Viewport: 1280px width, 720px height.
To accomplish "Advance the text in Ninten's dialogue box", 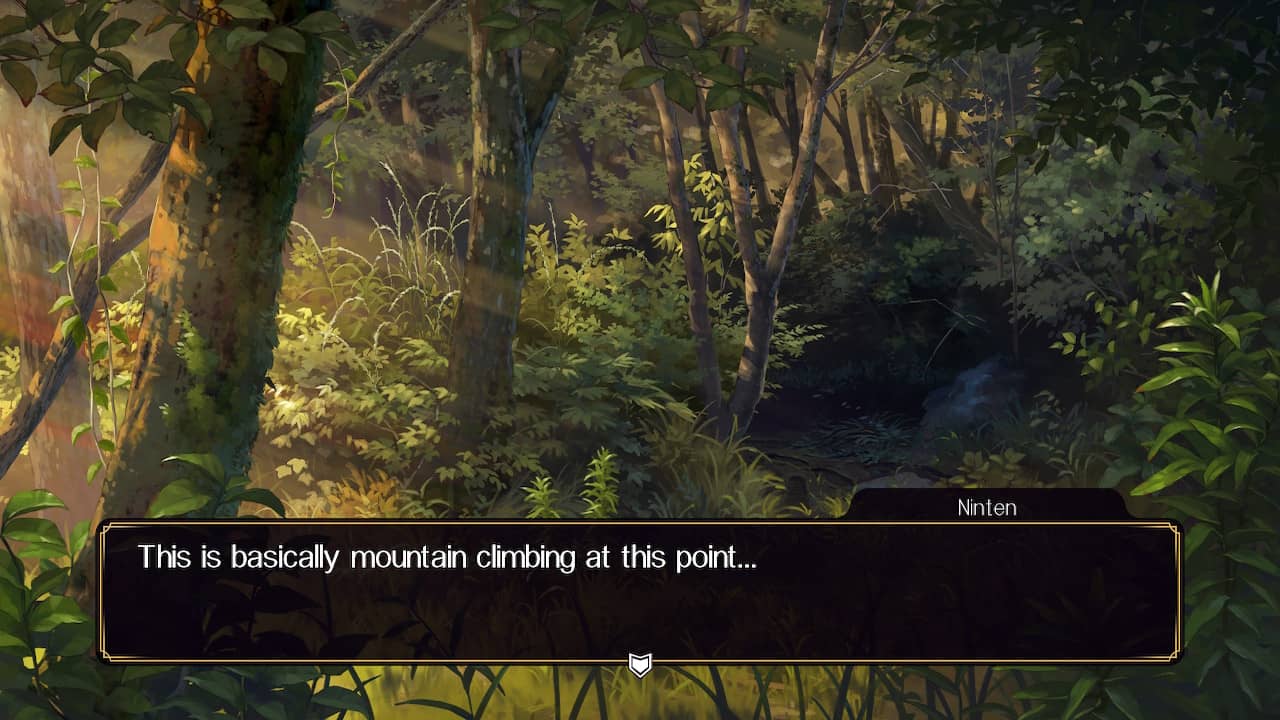I will pos(640,591).
